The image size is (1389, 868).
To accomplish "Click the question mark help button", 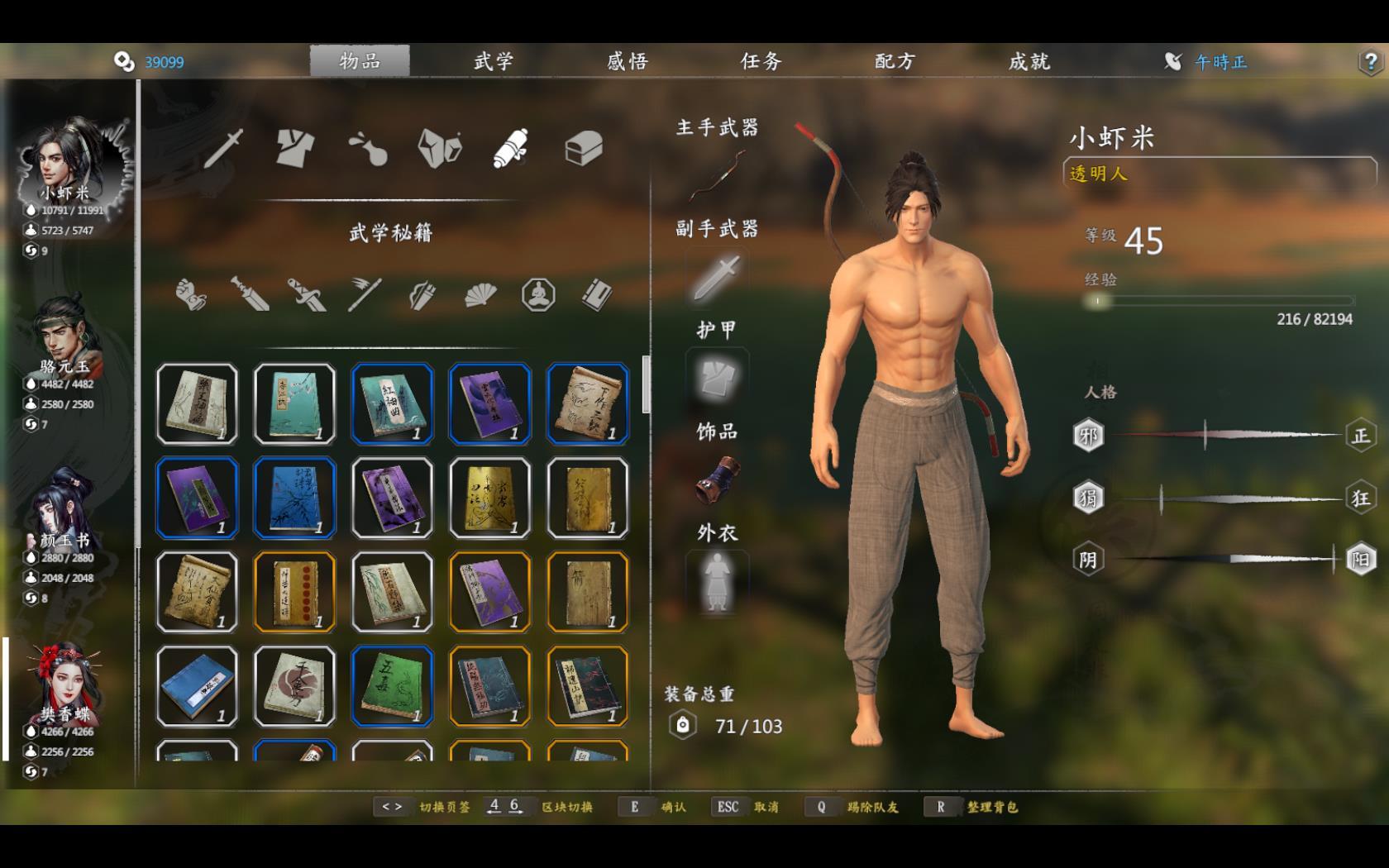I will (1370, 62).
